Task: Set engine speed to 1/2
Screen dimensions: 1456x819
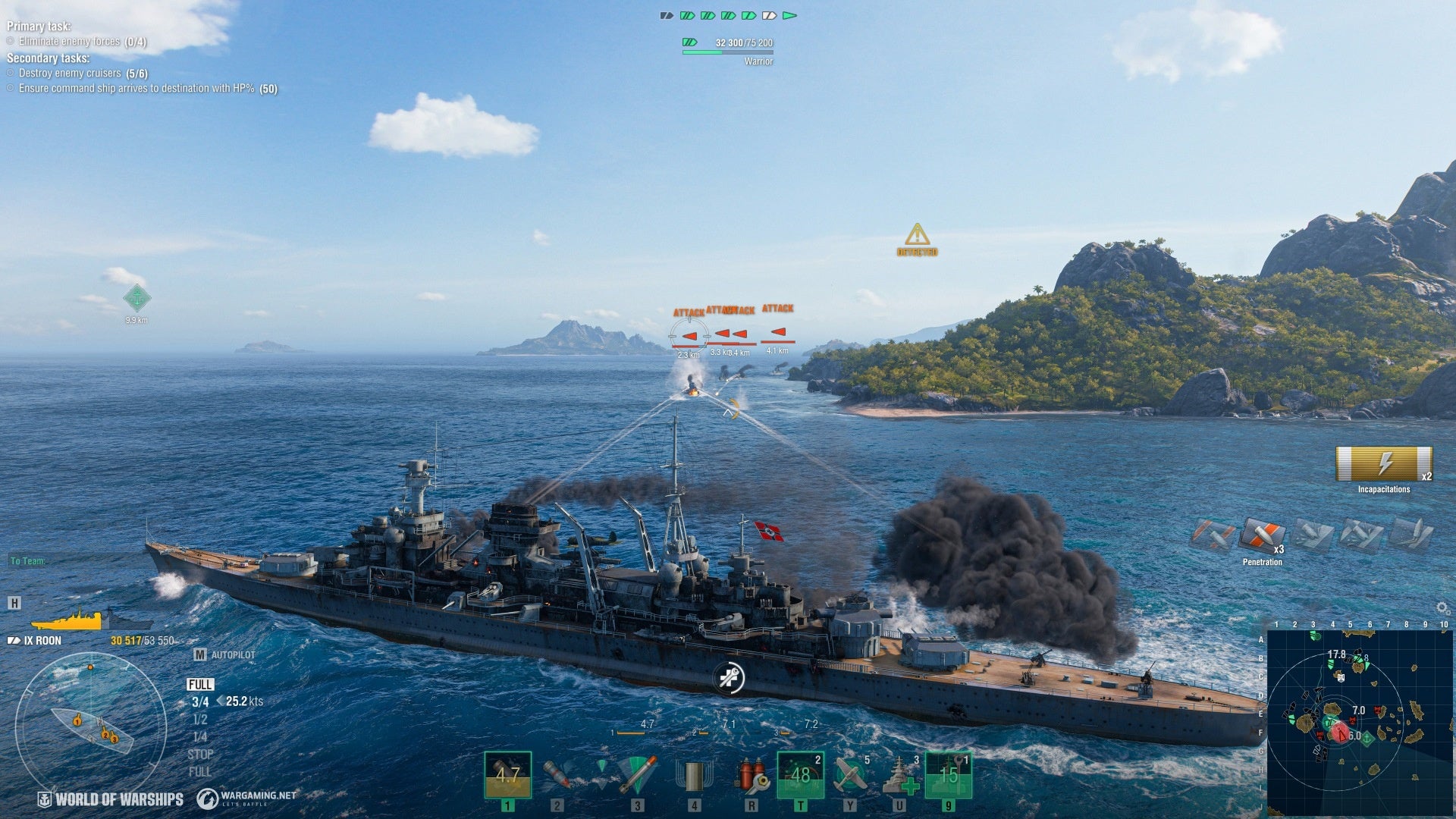Action: click(x=200, y=720)
